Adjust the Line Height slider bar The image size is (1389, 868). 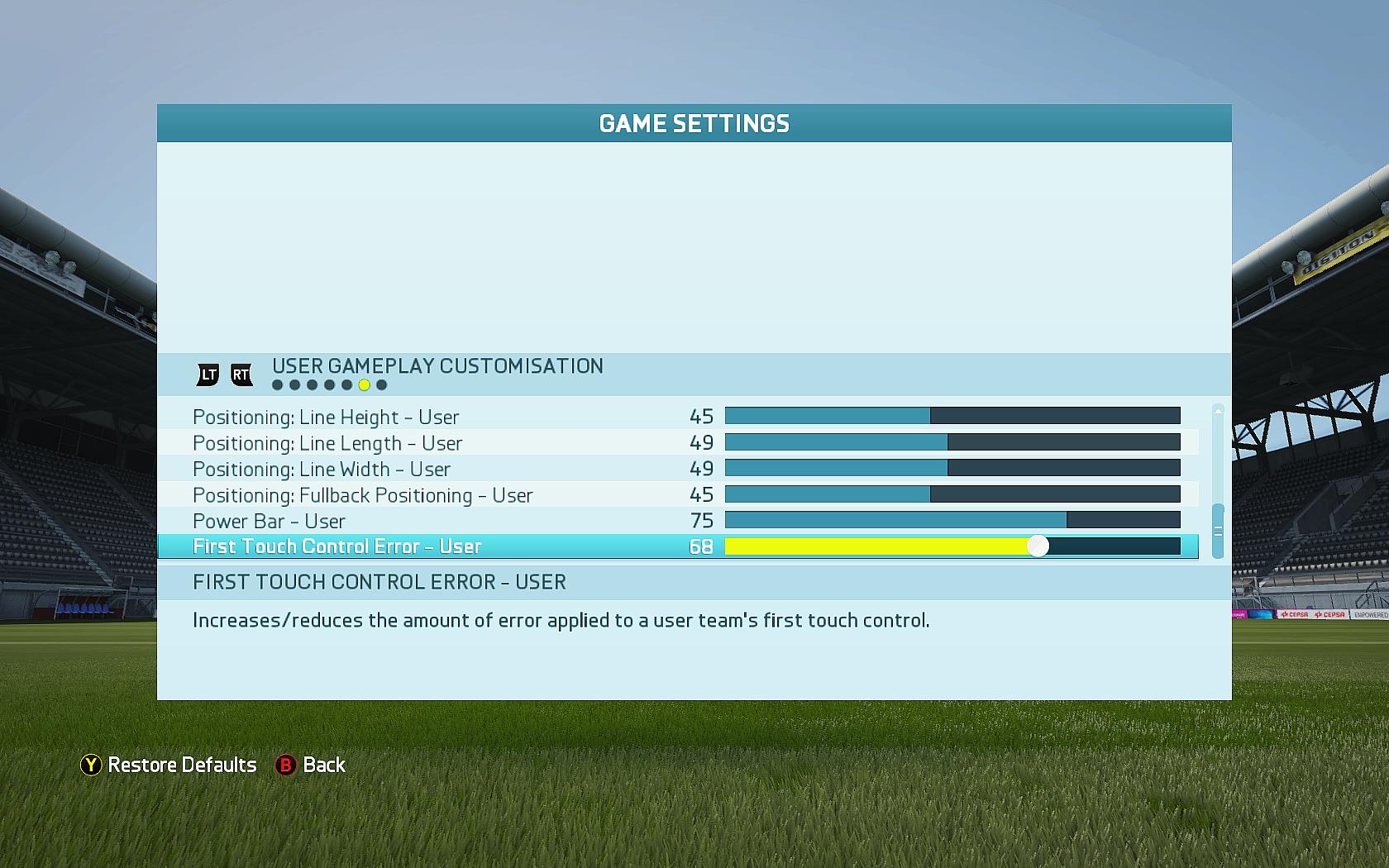[x=952, y=416]
